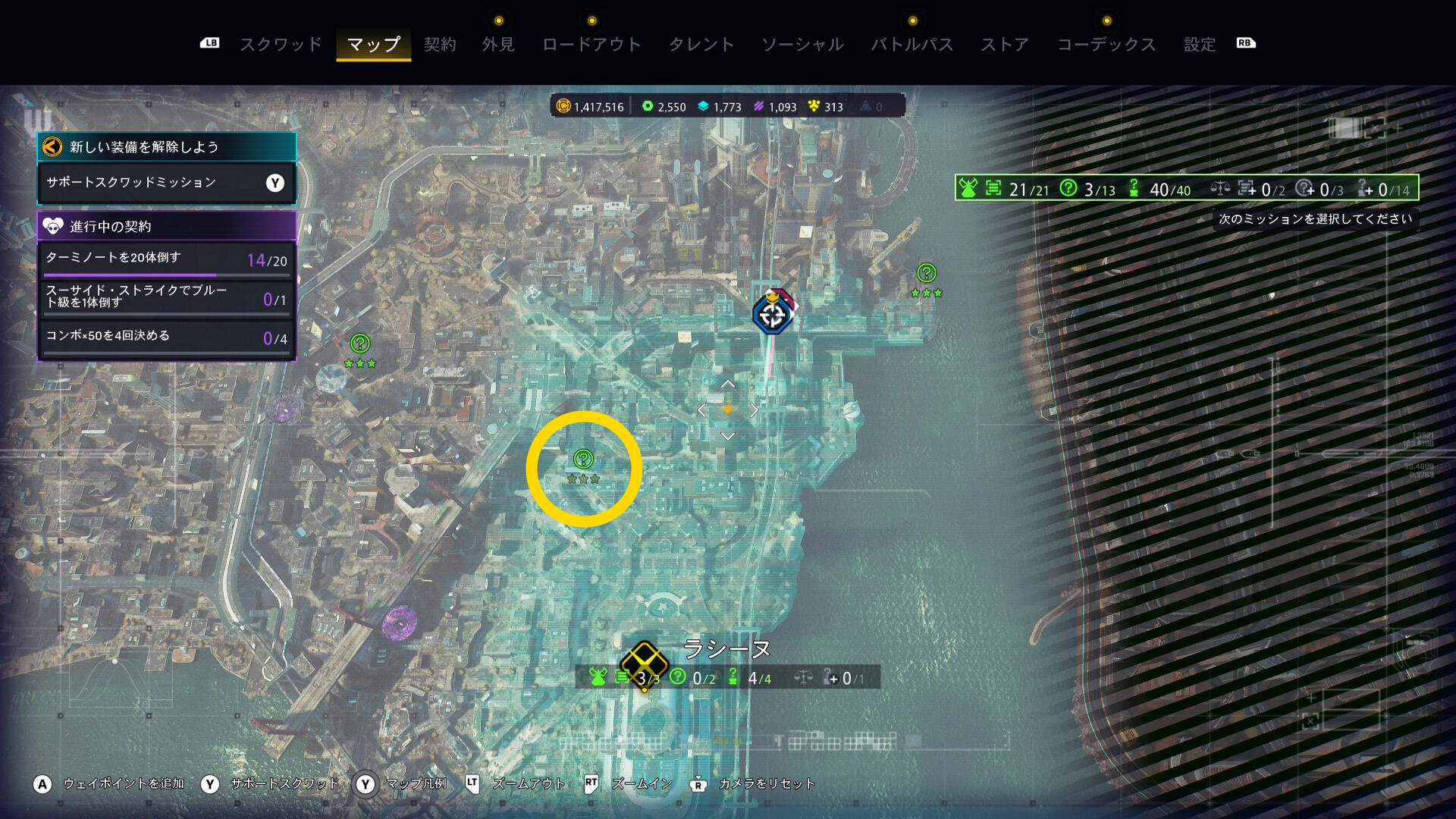Select the yellow diamond marker near ラシーヌ
The height and width of the screenshot is (819, 1456).
tap(644, 661)
